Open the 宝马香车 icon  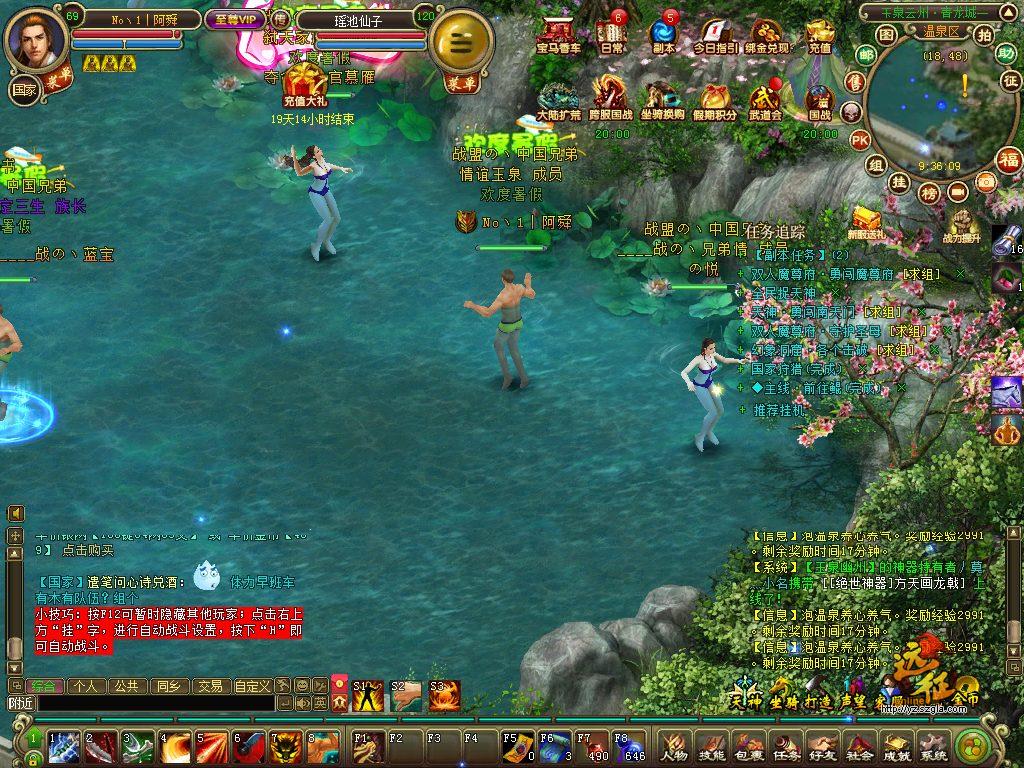557,34
